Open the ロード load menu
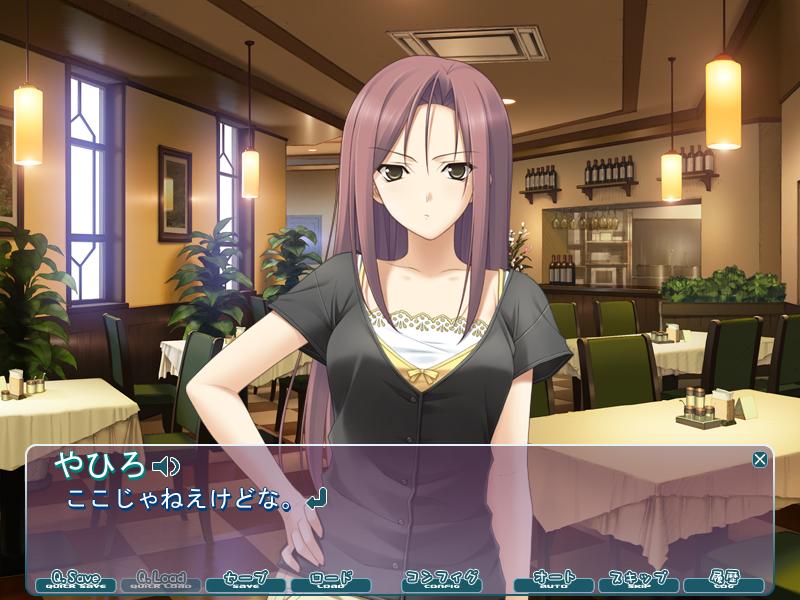 331,580
